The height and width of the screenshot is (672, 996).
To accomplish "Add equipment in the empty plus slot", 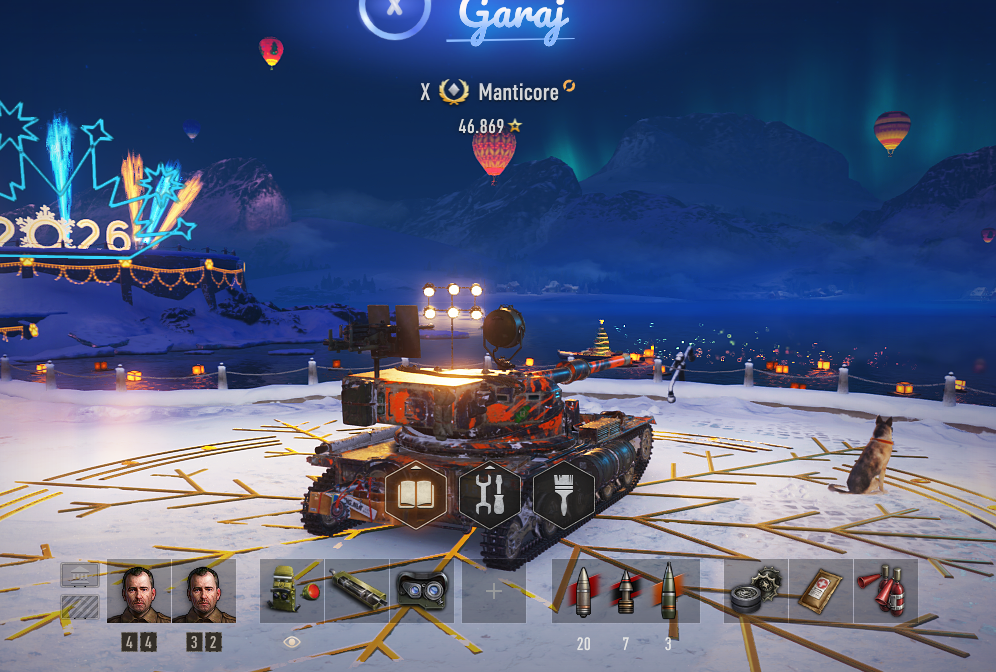I will click(493, 591).
